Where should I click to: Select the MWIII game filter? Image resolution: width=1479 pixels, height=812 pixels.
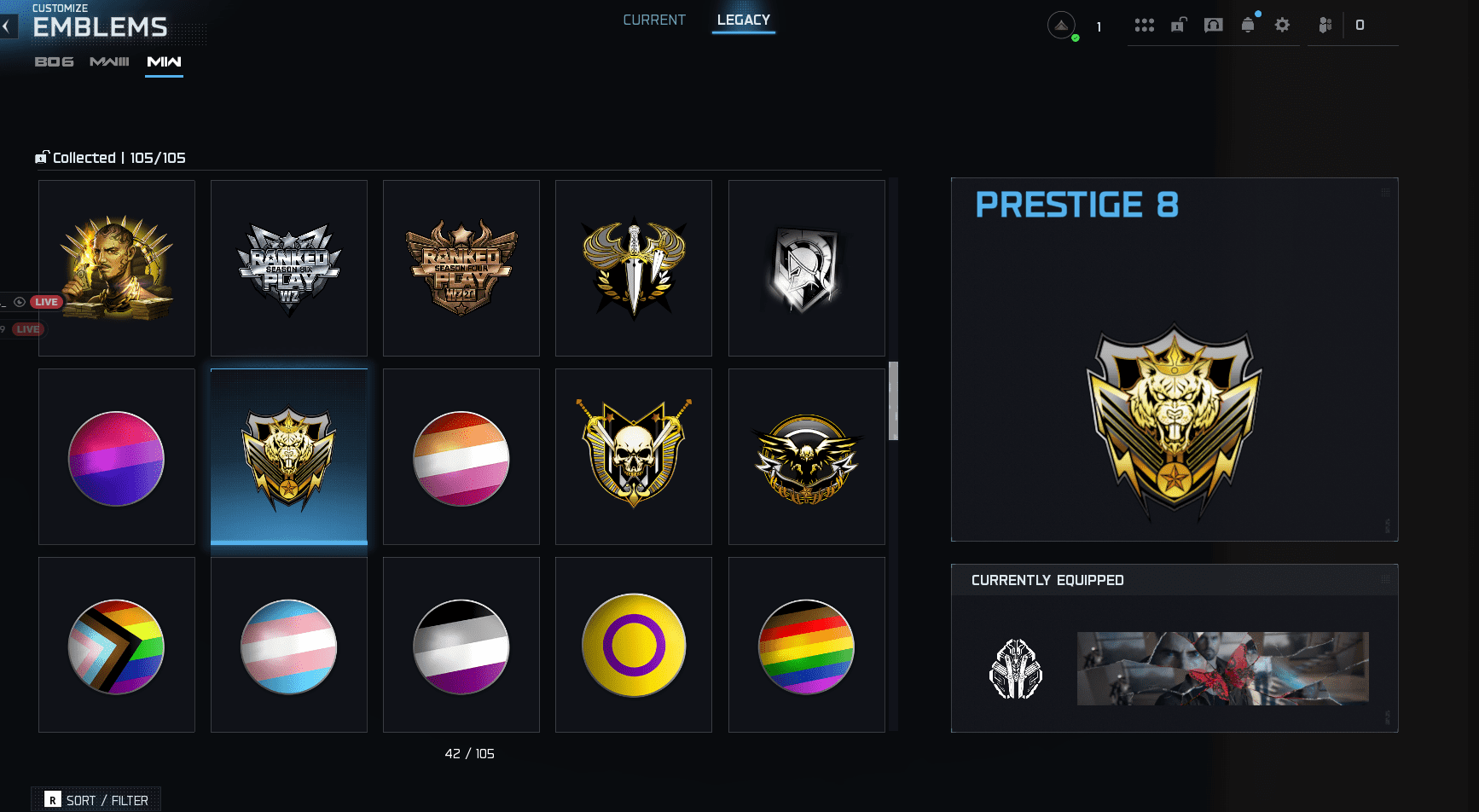(109, 61)
